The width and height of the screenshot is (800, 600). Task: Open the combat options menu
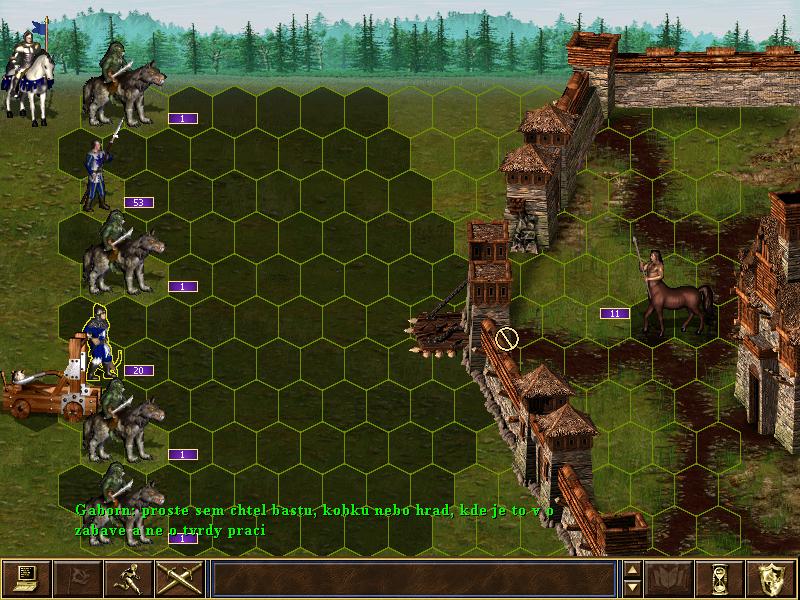(x=26, y=577)
